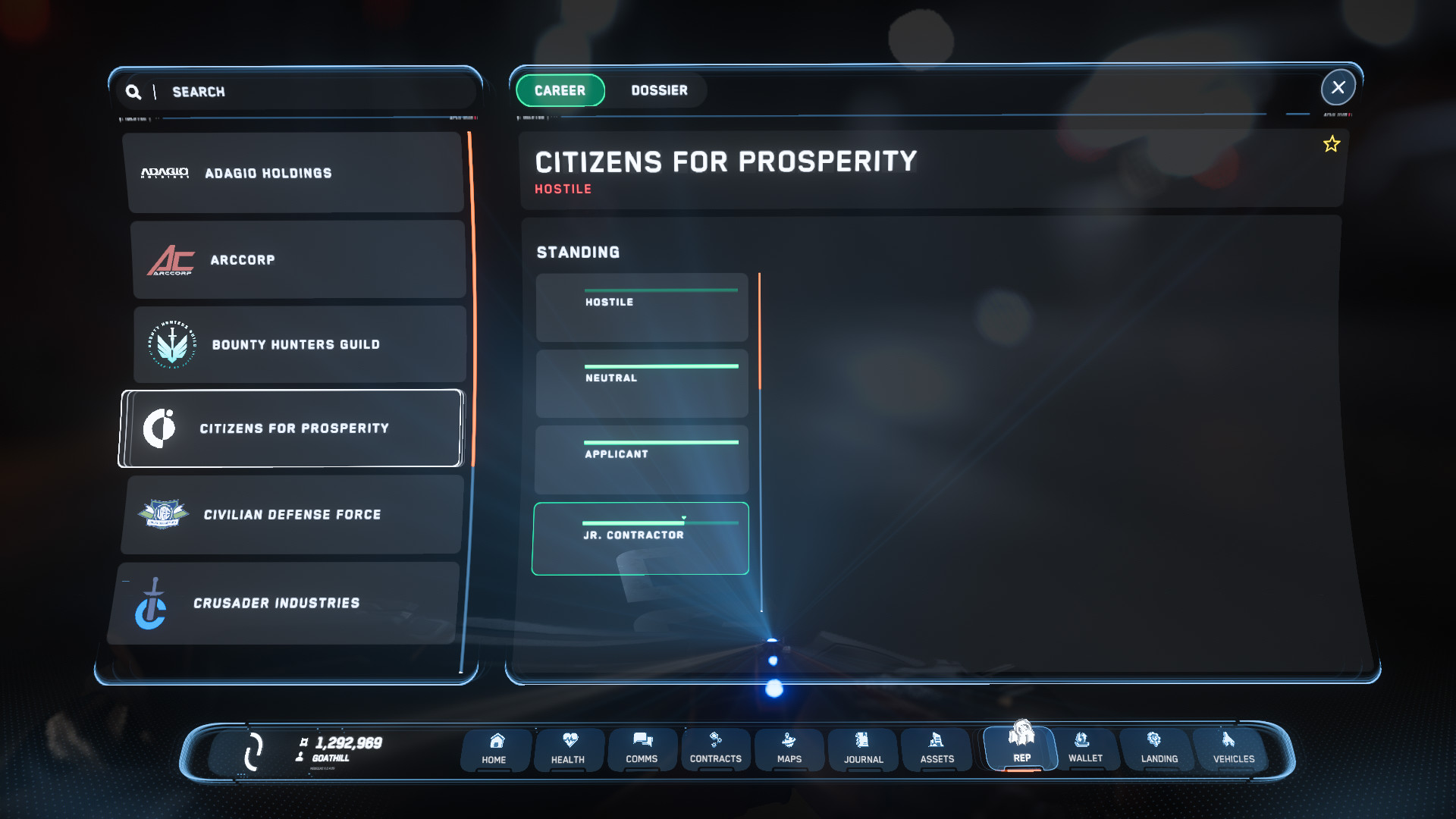The width and height of the screenshot is (1456, 819).
Task: Open the Comms app icon
Action: (x=642, y=749)
